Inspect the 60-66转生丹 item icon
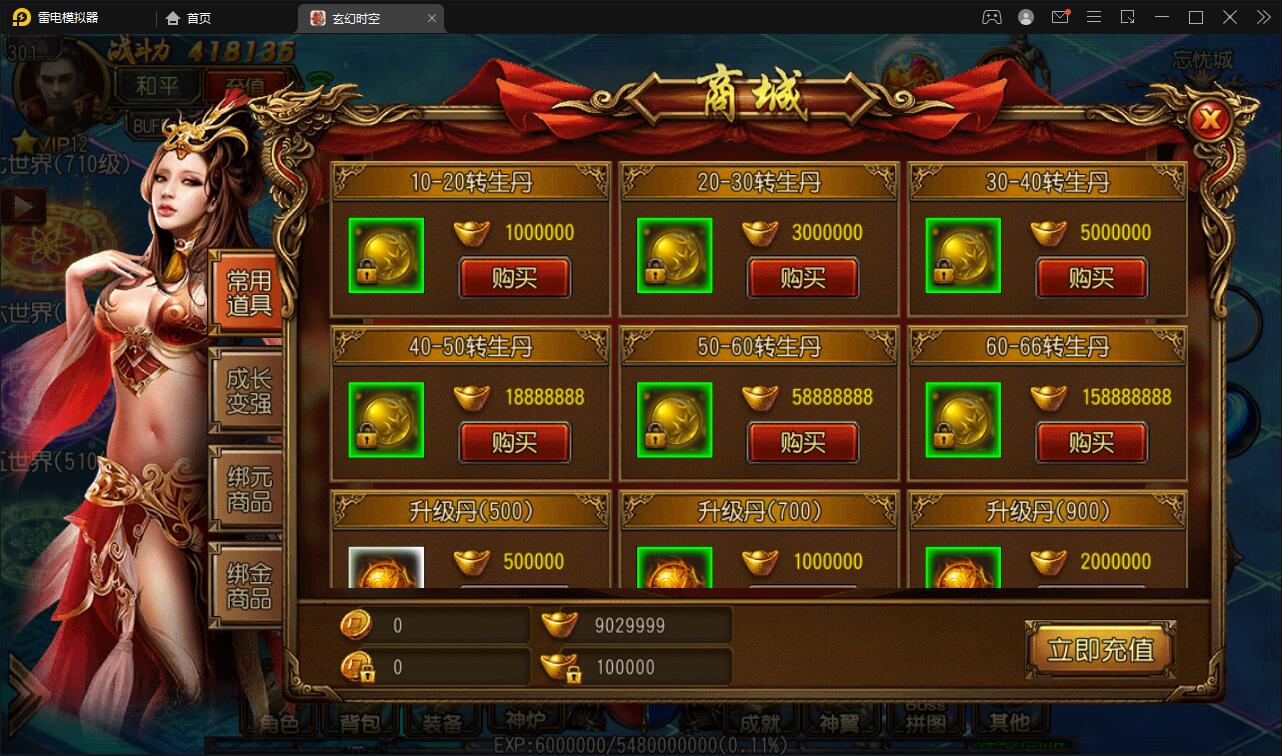This screenshot has width=1282, height=756. click(963, 420)
